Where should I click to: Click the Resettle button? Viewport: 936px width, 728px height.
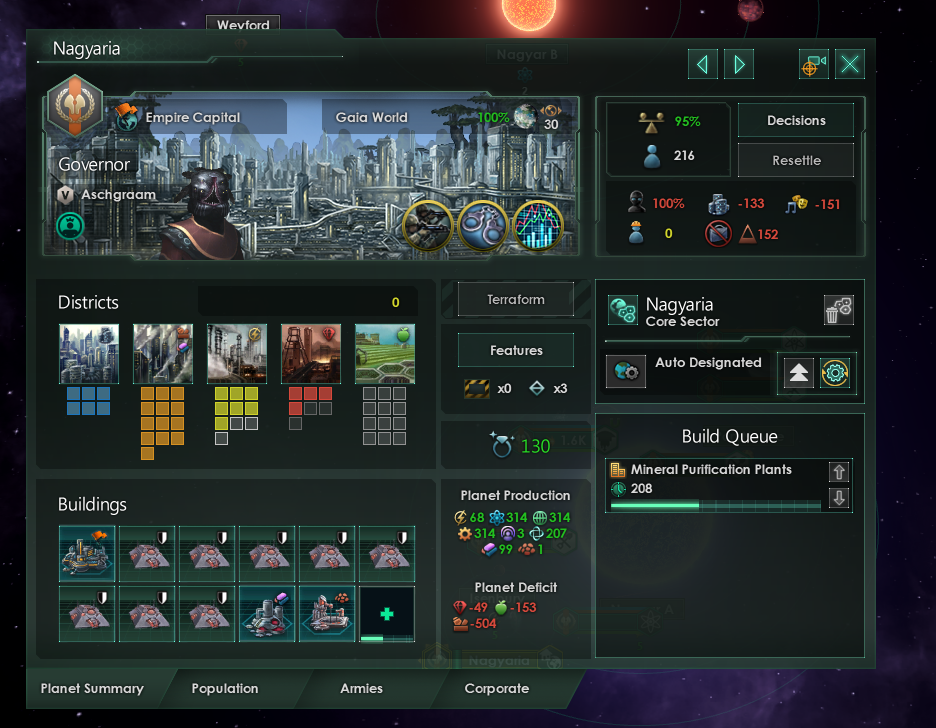(x=796, y=160)
